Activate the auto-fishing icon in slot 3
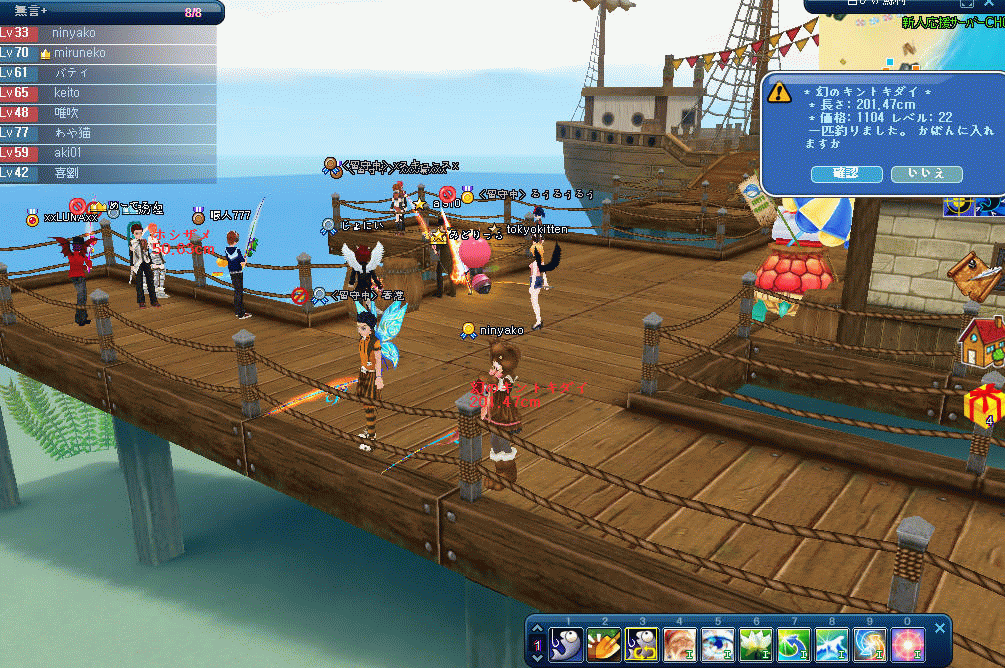The height and width of the screenshot is (668, 1005). point(643,644)
